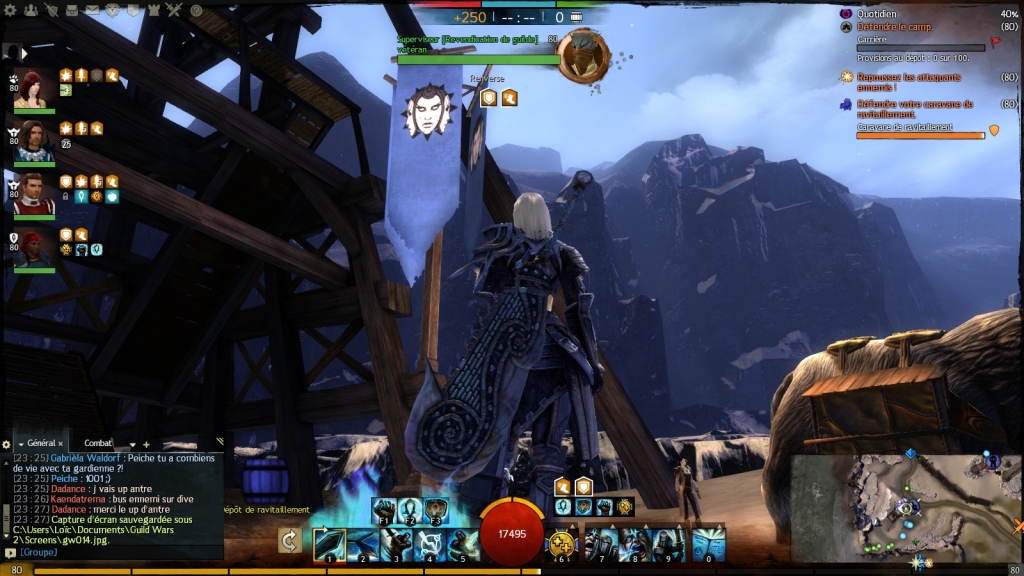Click the minimap

click(x=905, y=505)
